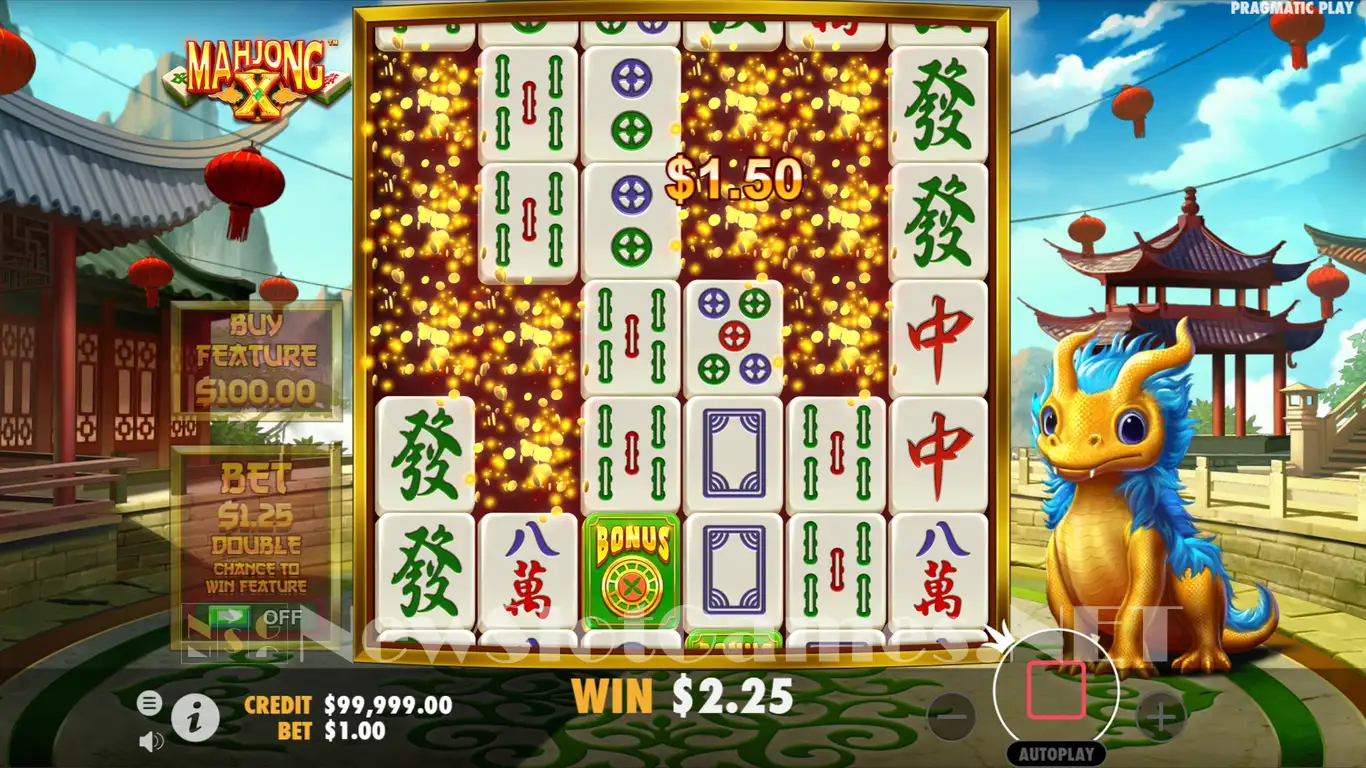Click the $1.50 floating win label
The image size is (1366, 768).
[x=737, y=182]
